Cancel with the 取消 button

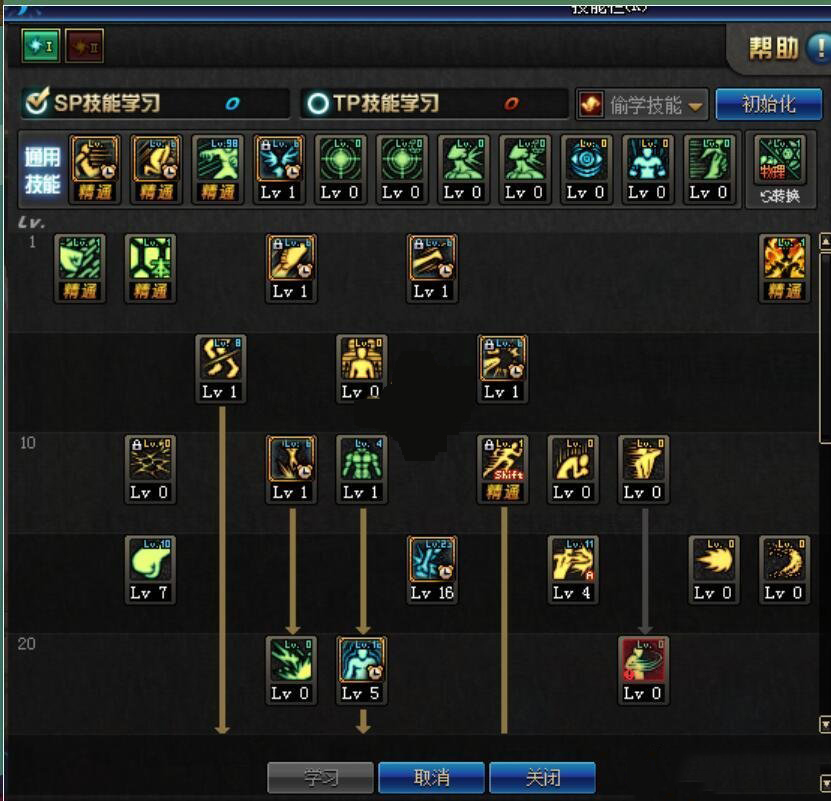click(x=431, y=777)
